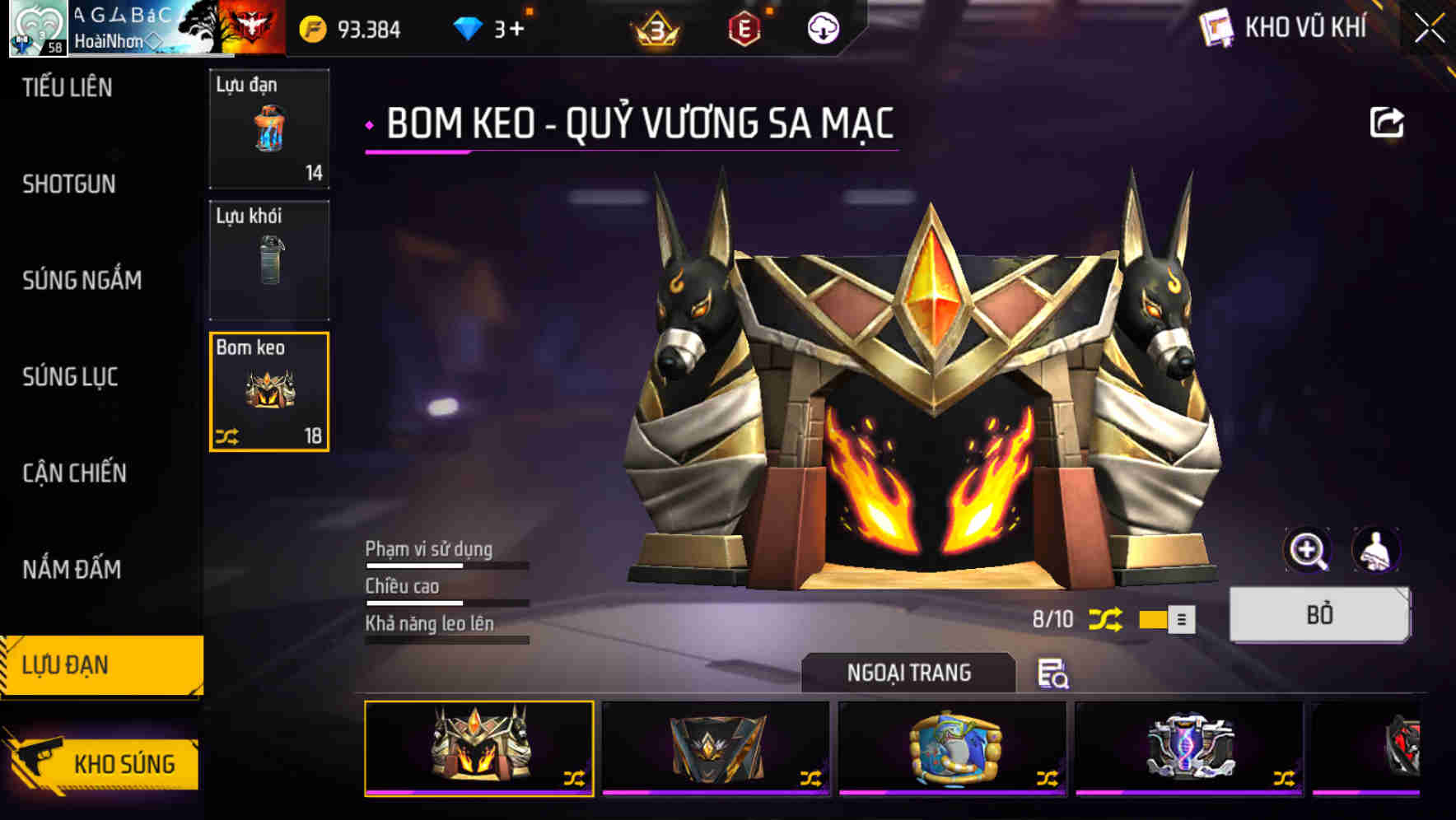1456x820 pixels.
Task: Share the Bom Keo skin
Action: tap(1386, 123)
